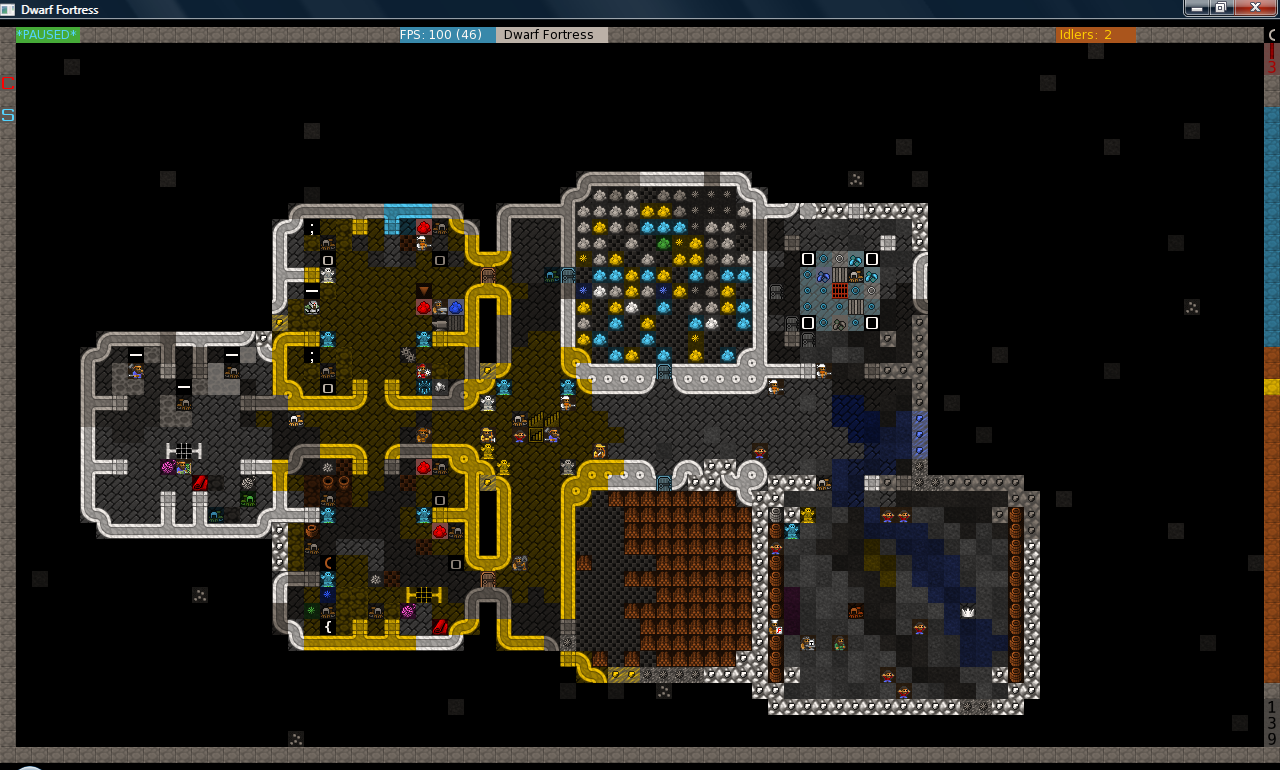
Task: Minimize the Dwarf Fortress window
Action: (1196, 8)
